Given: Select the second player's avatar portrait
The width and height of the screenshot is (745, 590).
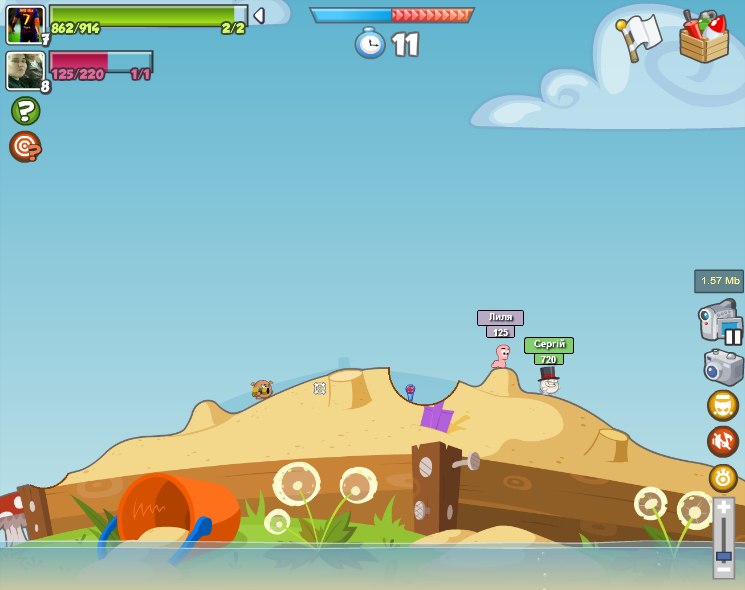Looking at the screenshot, I should click(x=25, y=70).
